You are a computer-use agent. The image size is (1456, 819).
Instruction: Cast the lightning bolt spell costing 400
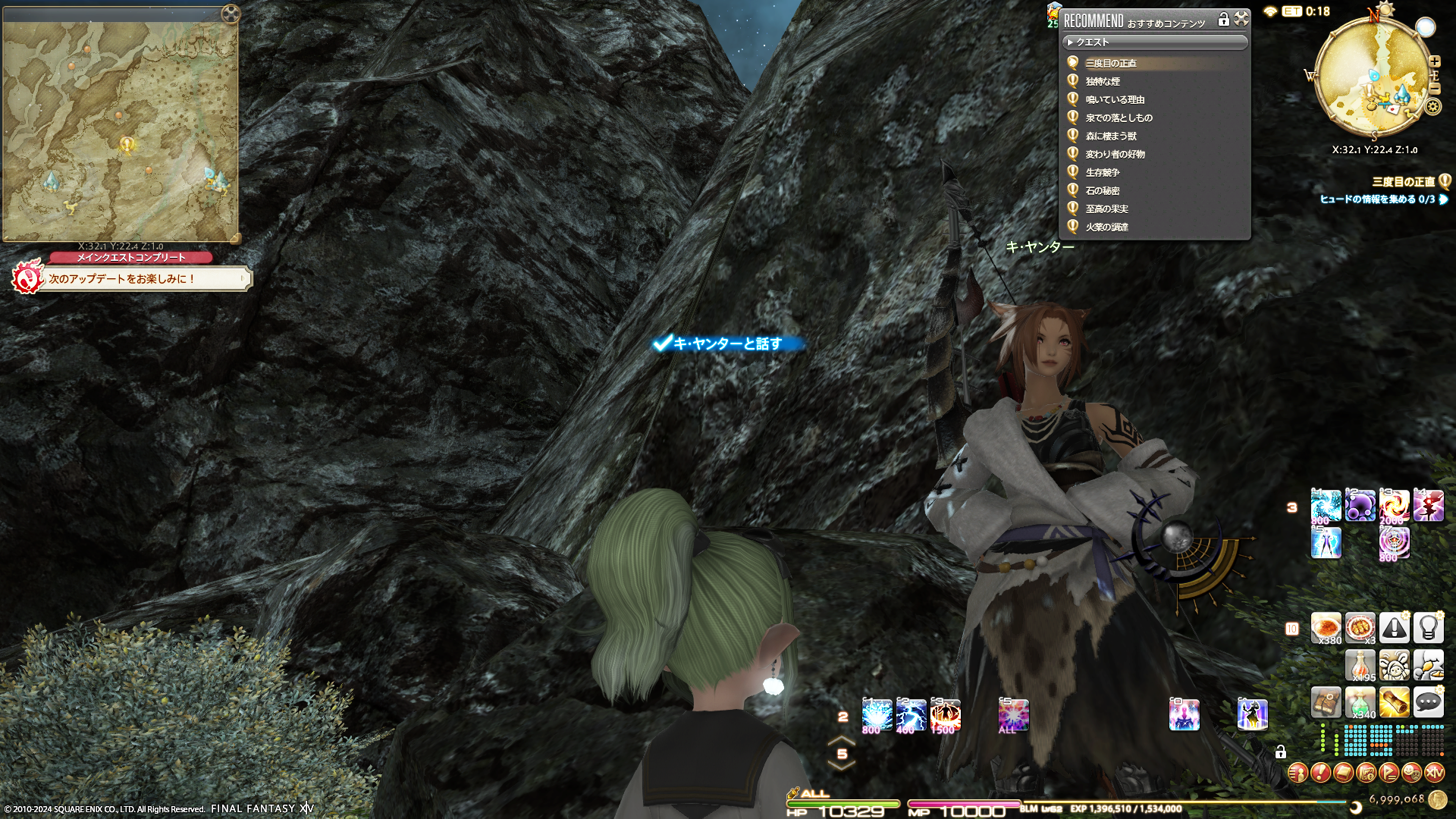click(x=911, y=715)
